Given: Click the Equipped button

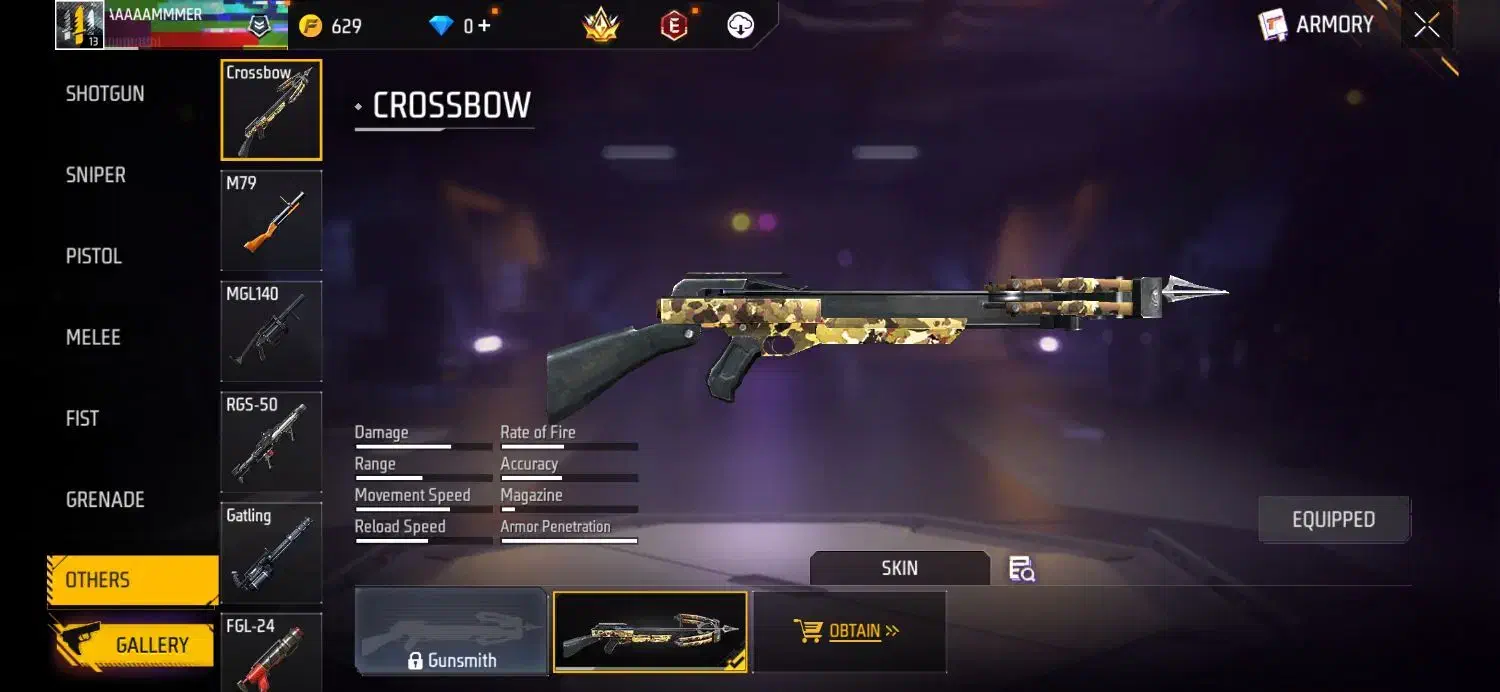Looking at the screenshot, I should tap(1333, 520).
